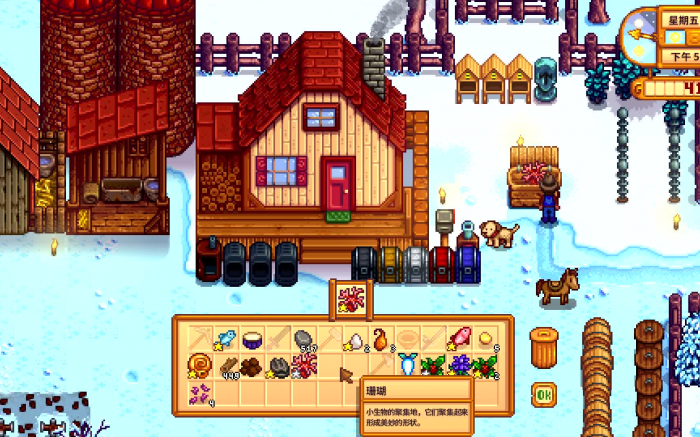The height and width of the screenshot is (437, 700).
Task: Select the stone stack of 567
Action: point(304,339)
